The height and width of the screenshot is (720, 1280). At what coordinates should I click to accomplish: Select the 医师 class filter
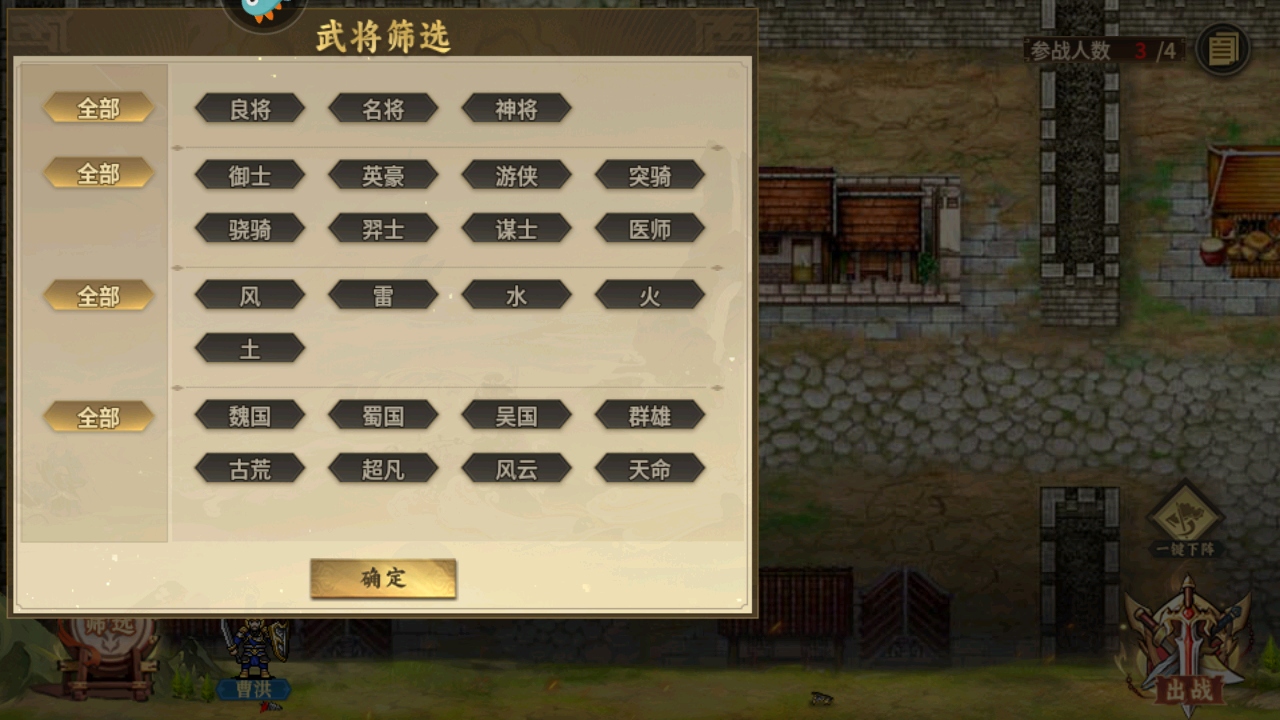(650, 228)
